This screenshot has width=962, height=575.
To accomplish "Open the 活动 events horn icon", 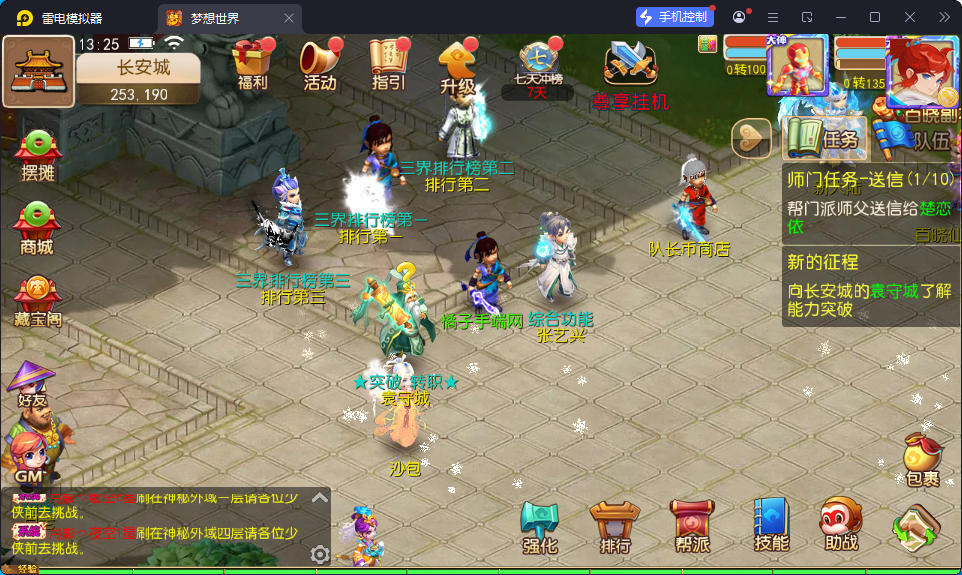I will pos(320,64).
